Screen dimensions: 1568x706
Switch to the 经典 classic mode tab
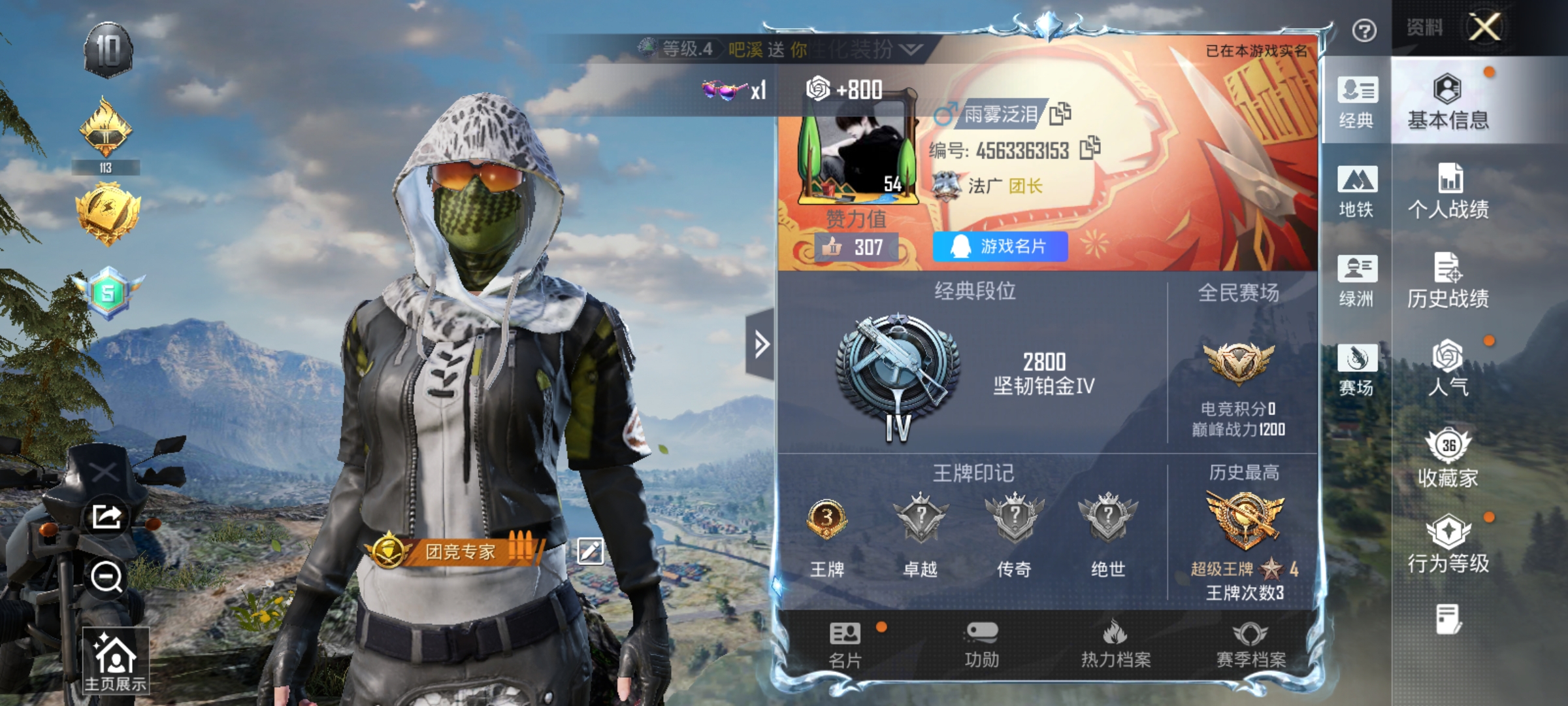[x=1357, y=102]
